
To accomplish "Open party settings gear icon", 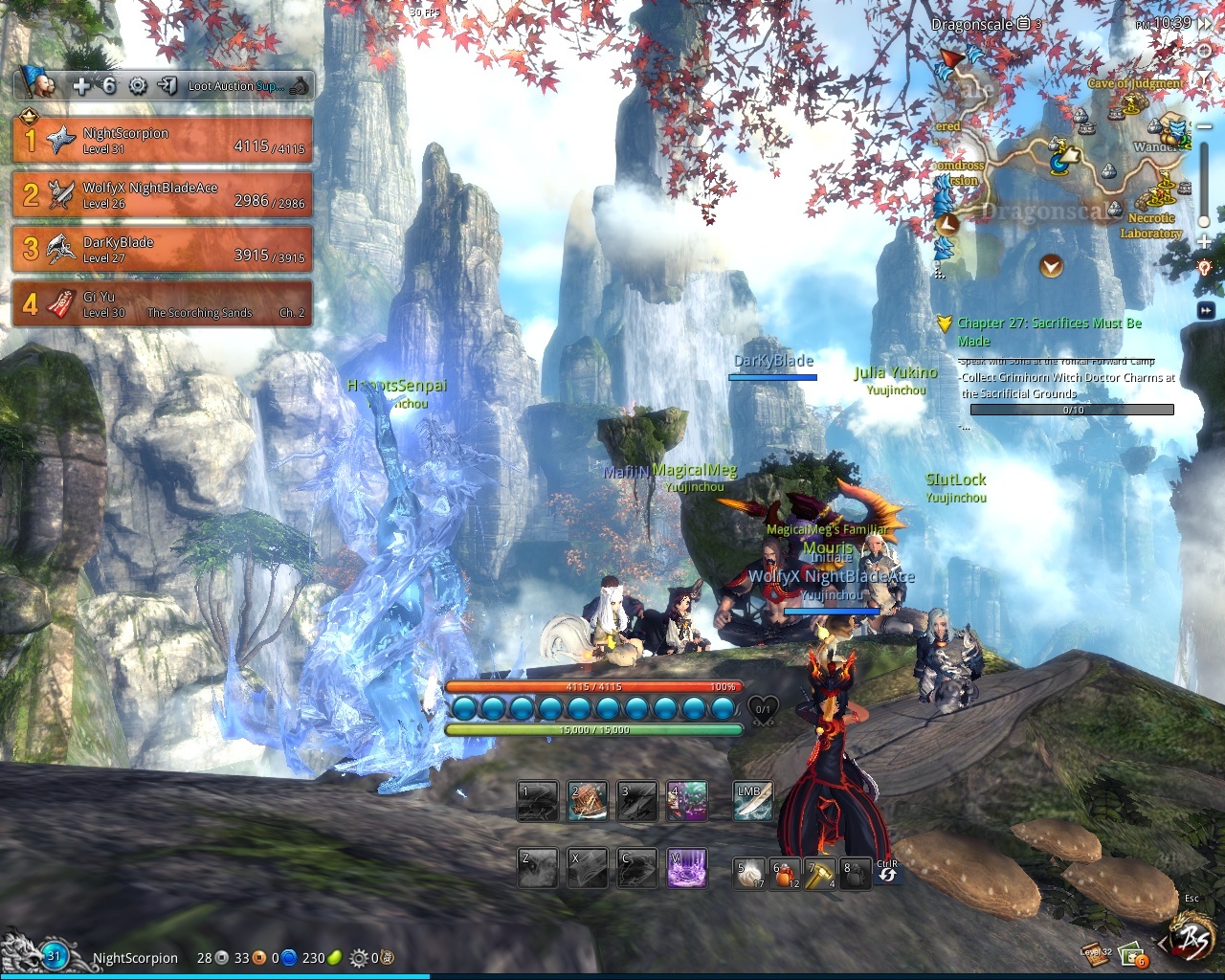I will [138, 86].
